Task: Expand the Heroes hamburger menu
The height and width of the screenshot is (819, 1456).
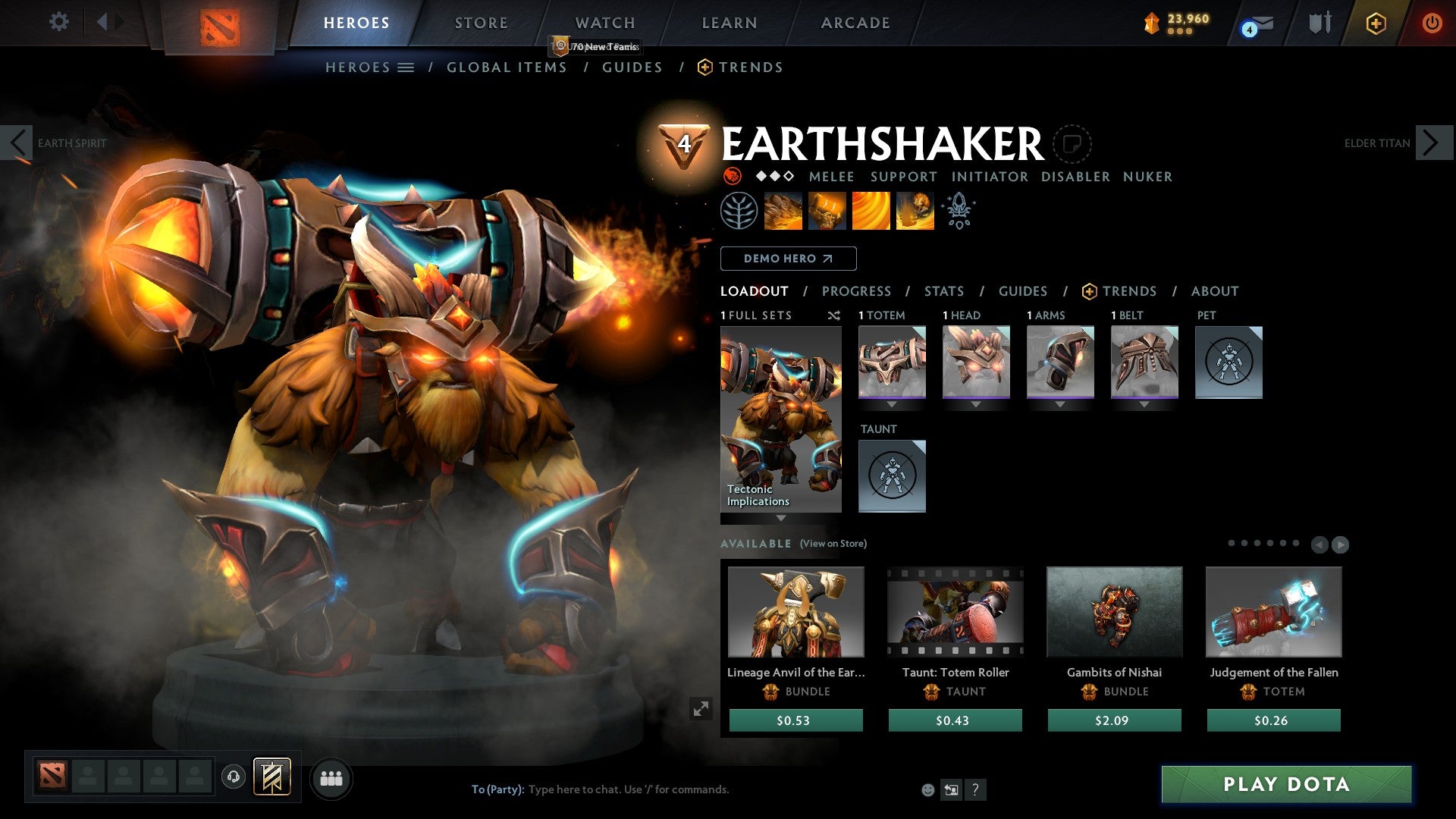Action: [407, 67]
